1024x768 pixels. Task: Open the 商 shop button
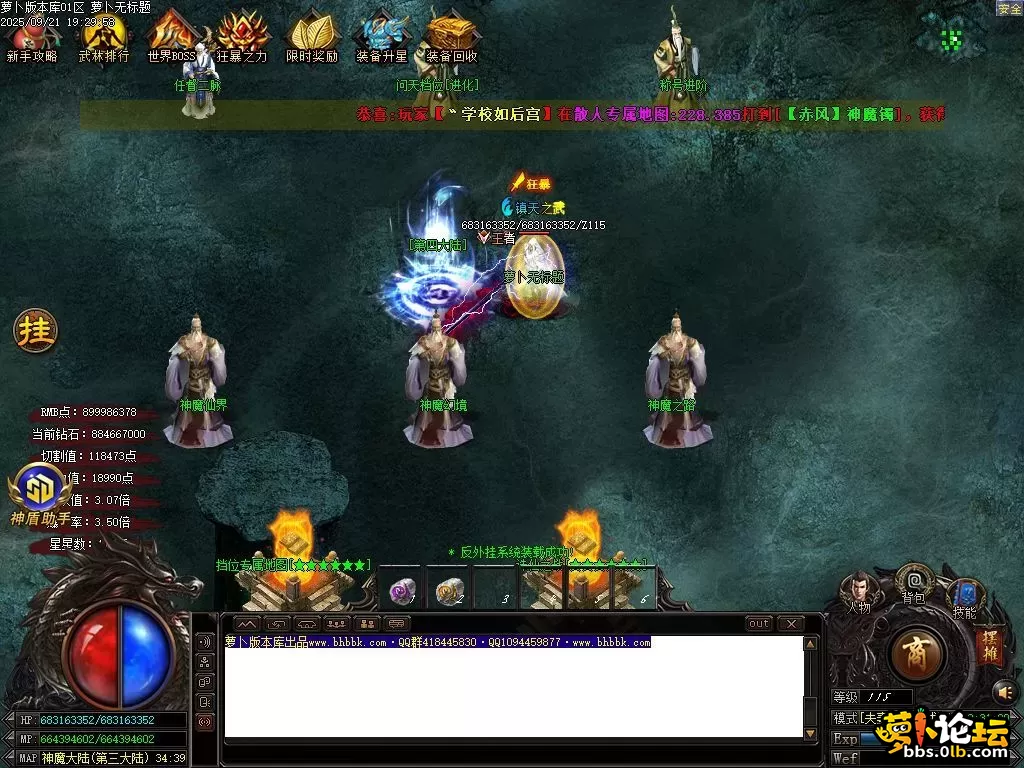pos(916,656)
